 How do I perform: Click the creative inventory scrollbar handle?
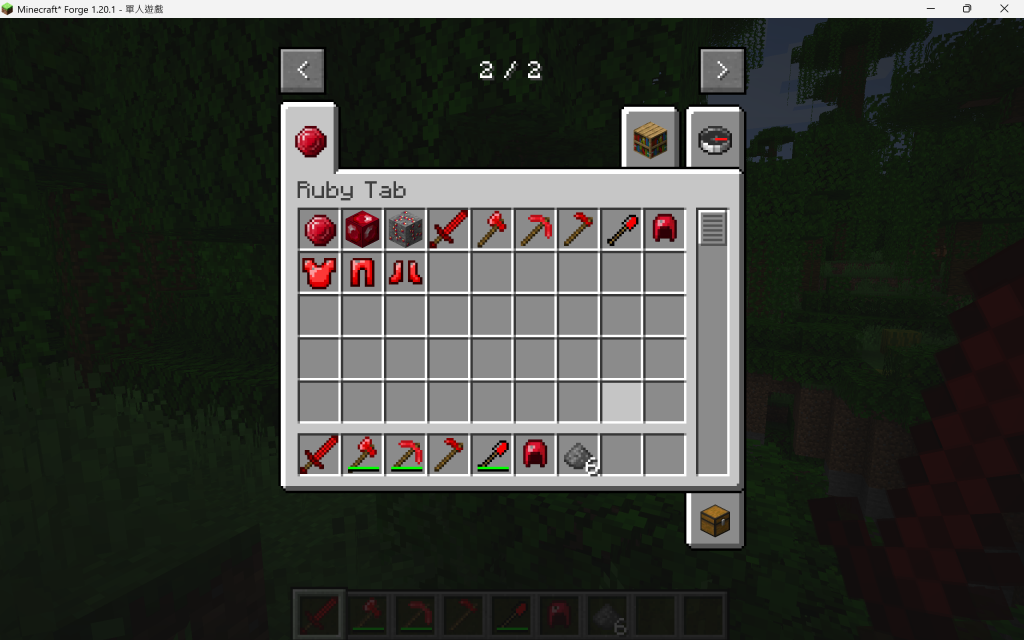tap(713, 228)
